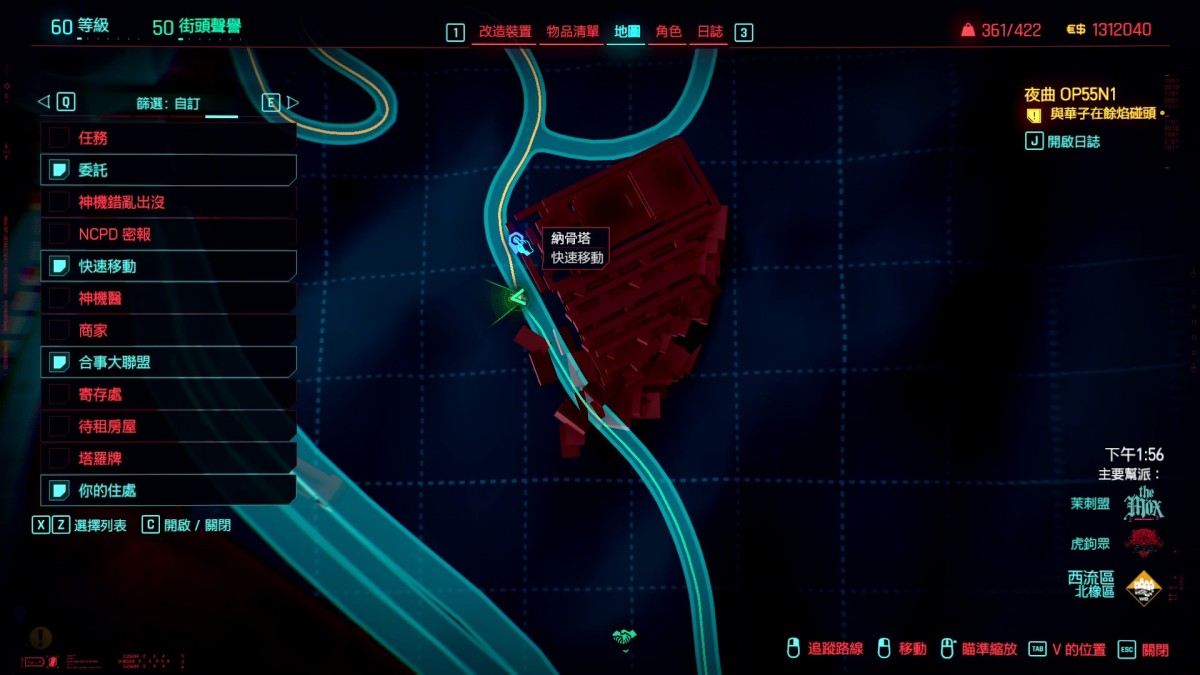Image resolution: width=1200 pixels, height=675 pixels.
Task: Select the 角色 tab
Action: [668, 32]
